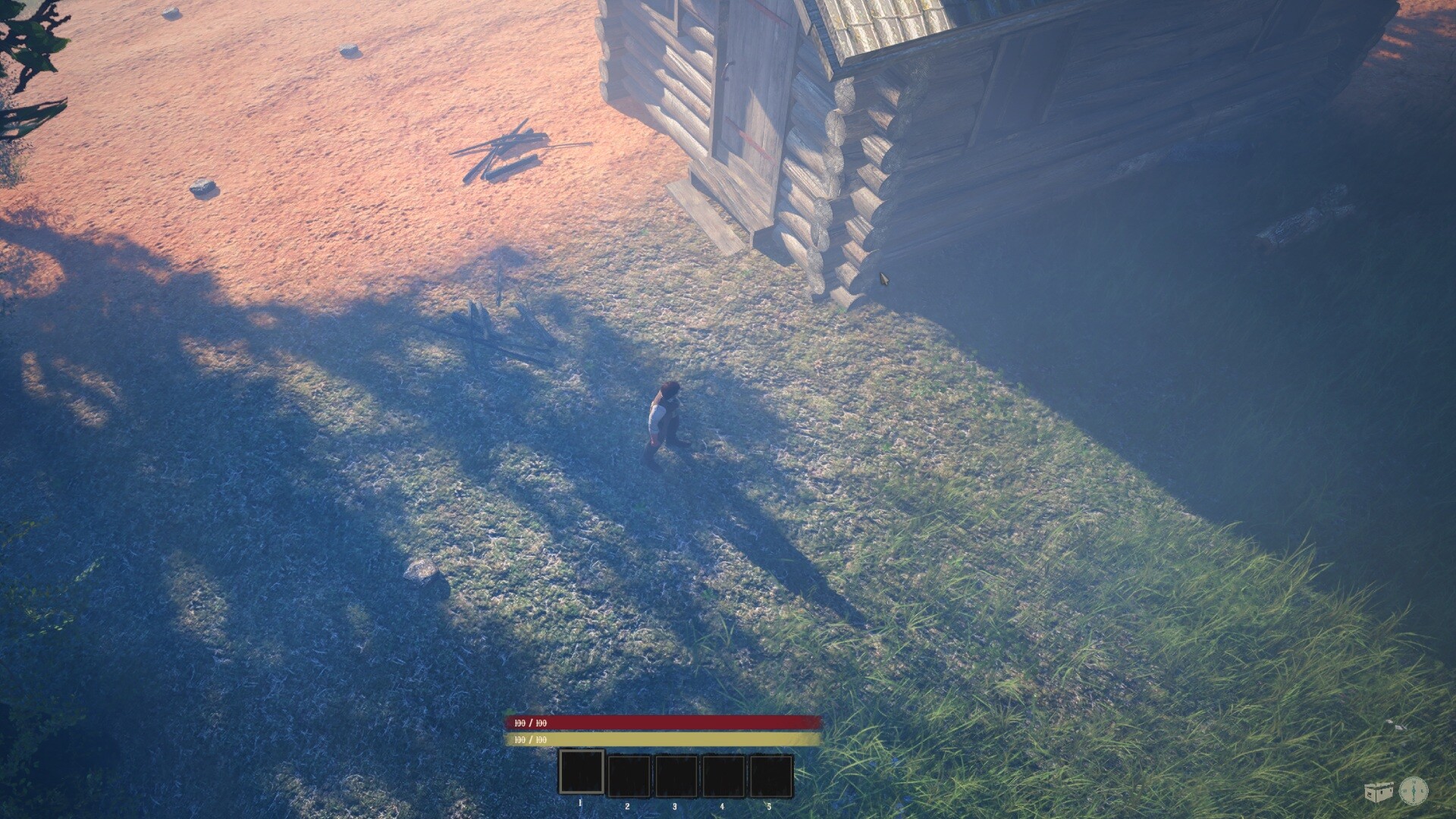
Task: Click the compass icon in the corner
Action: (x=1414, y=789)
